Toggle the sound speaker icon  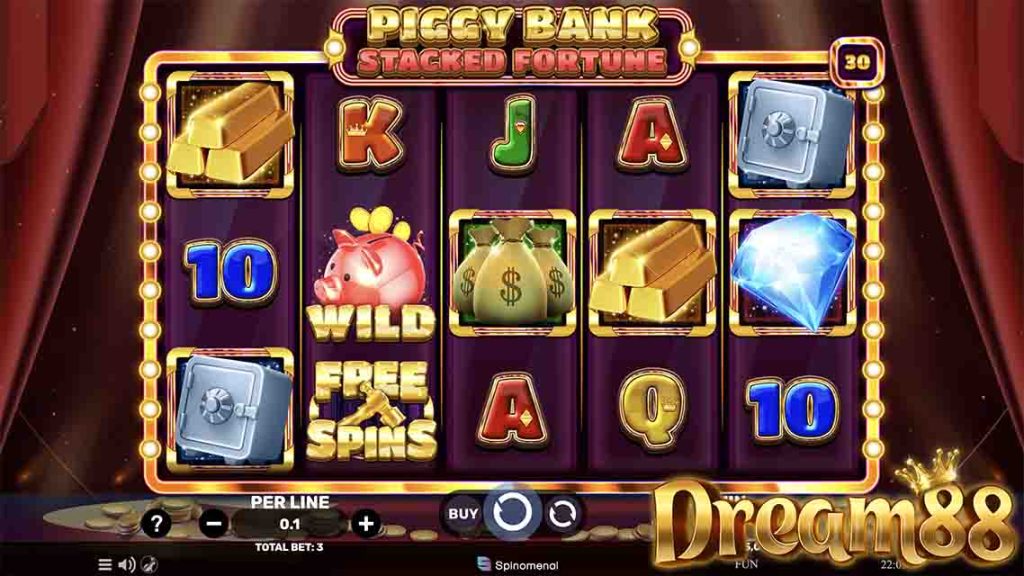coord(127,564)
